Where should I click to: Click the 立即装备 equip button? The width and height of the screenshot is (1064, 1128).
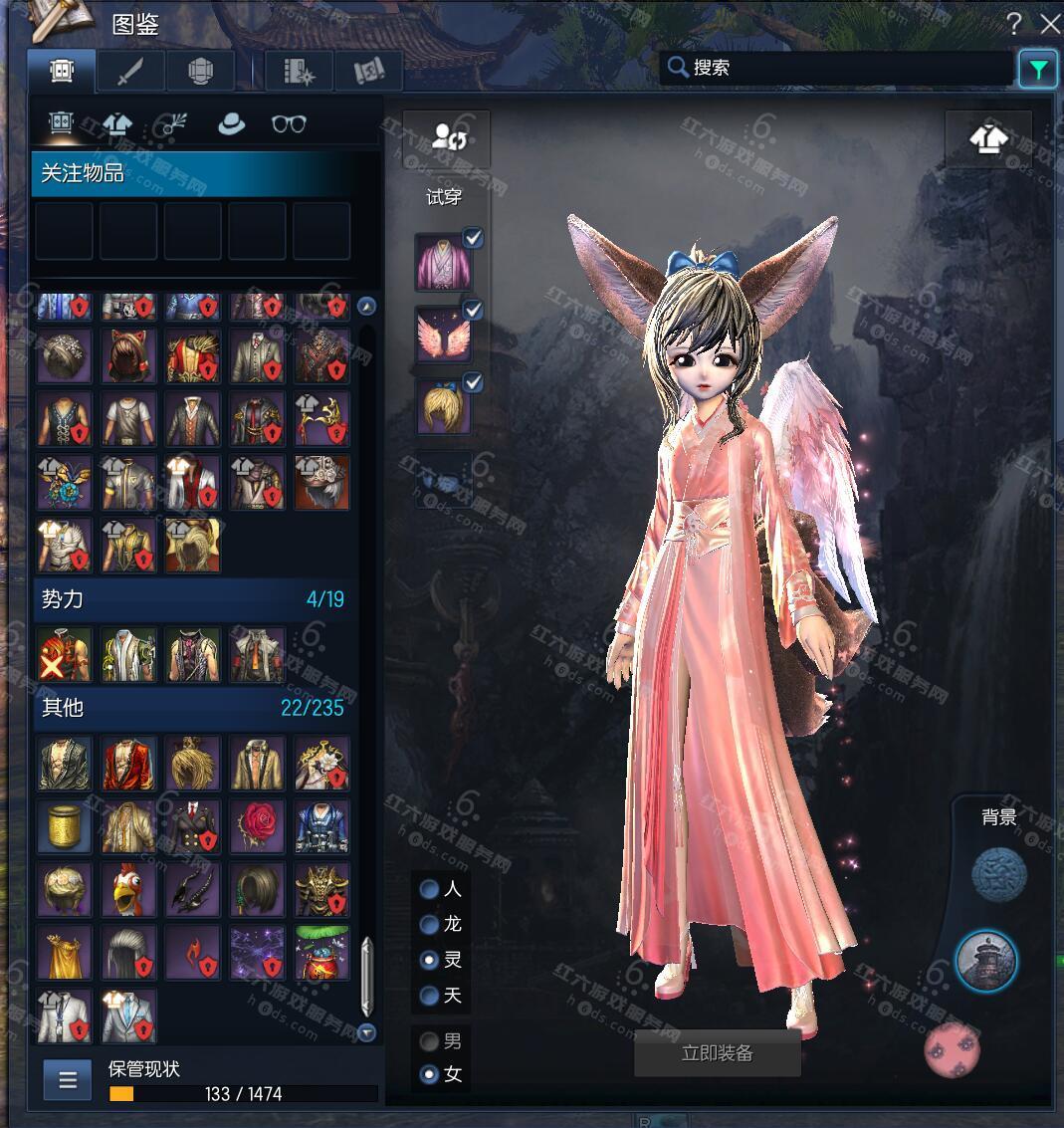pyautogui.click(x=717, y=1053)
